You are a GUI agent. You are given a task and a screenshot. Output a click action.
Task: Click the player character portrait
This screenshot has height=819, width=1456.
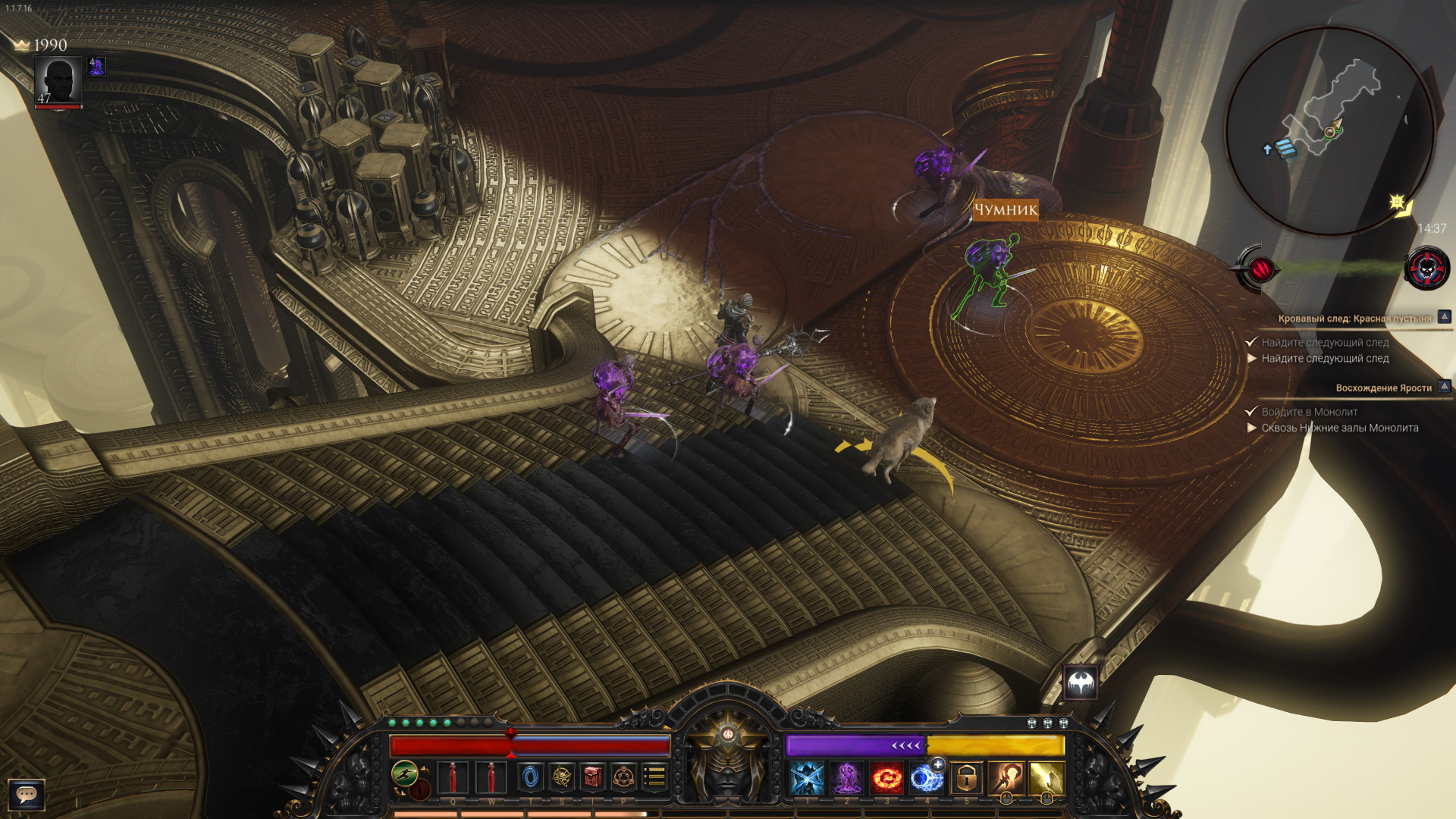[x=58, y=81]
